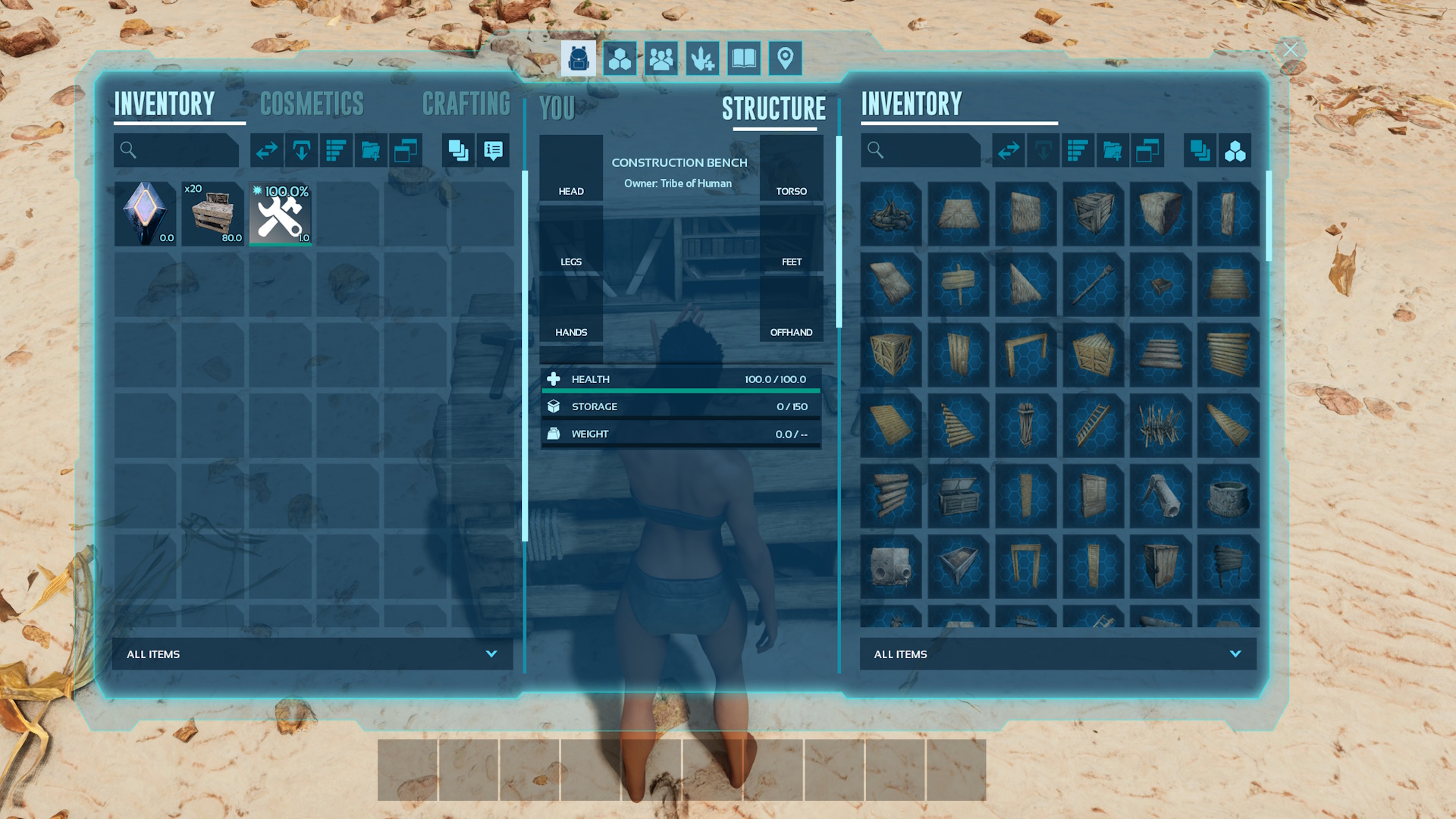Open the tribe members icon

point(661,58)
